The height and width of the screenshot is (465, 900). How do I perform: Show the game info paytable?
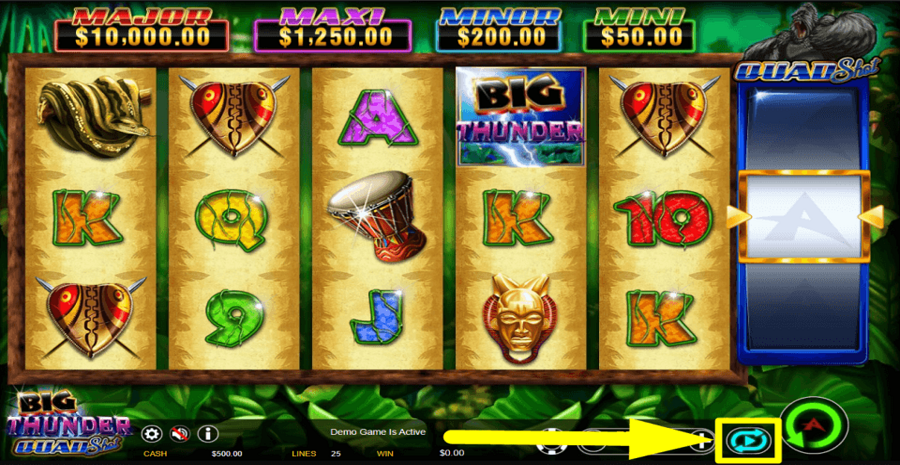pyautogui.click(x=208, y=434)
